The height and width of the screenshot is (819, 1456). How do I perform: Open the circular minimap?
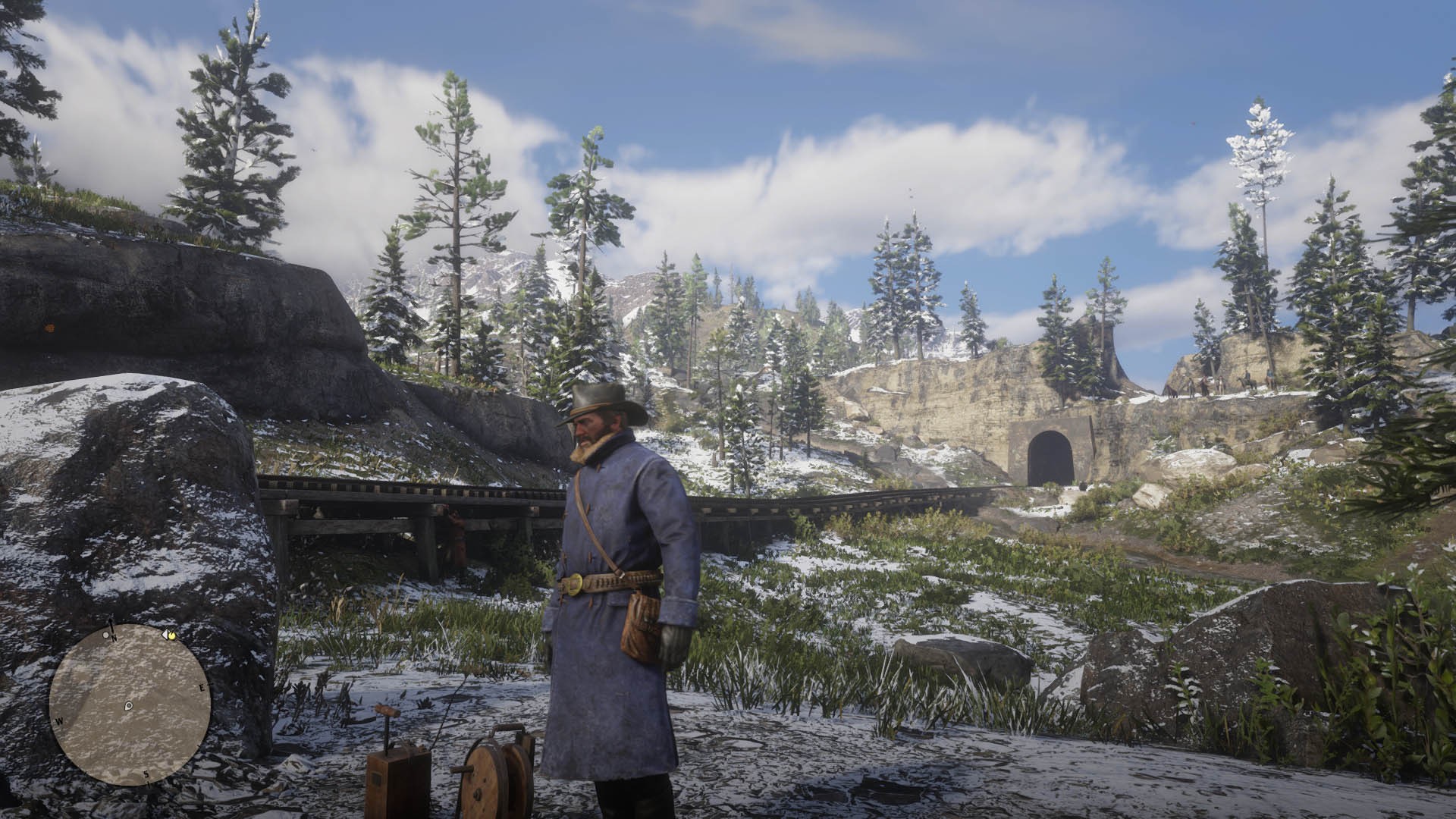pos(130,704)
